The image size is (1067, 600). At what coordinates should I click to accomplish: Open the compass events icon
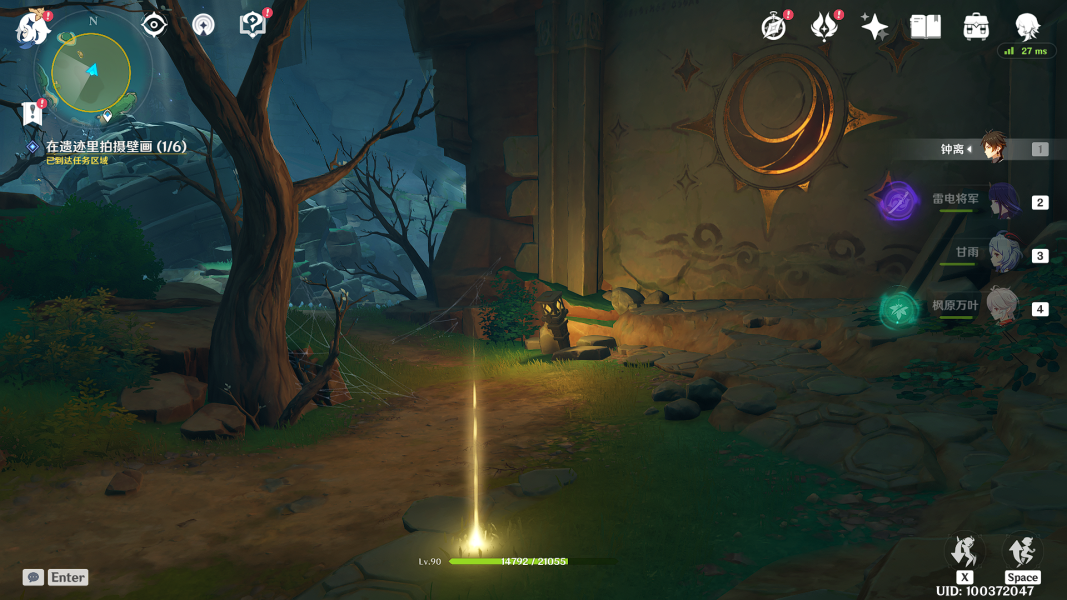[x=773, y=27]
